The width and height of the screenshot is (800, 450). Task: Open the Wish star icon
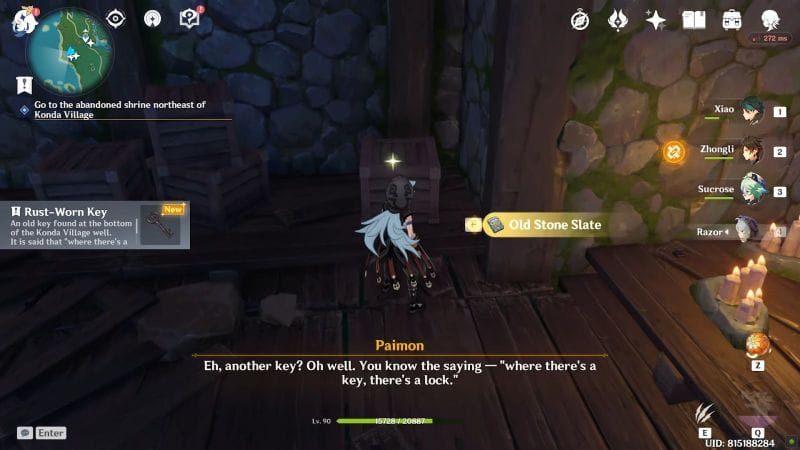tap(656, 19)
